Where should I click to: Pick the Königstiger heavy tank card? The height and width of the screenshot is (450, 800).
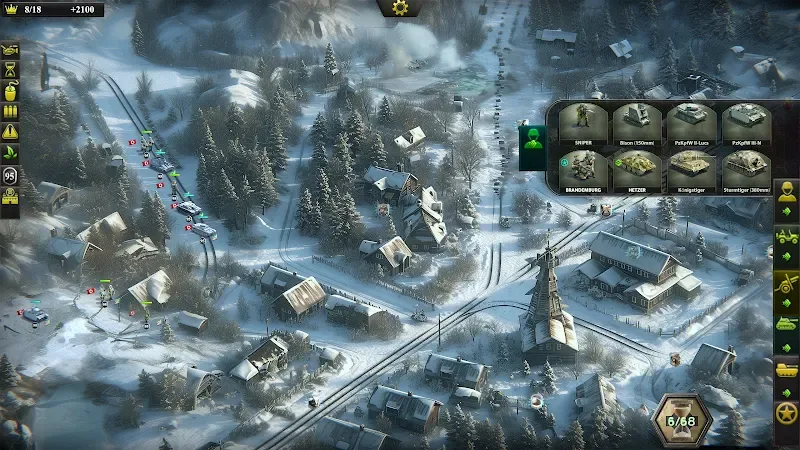(692, 170)
